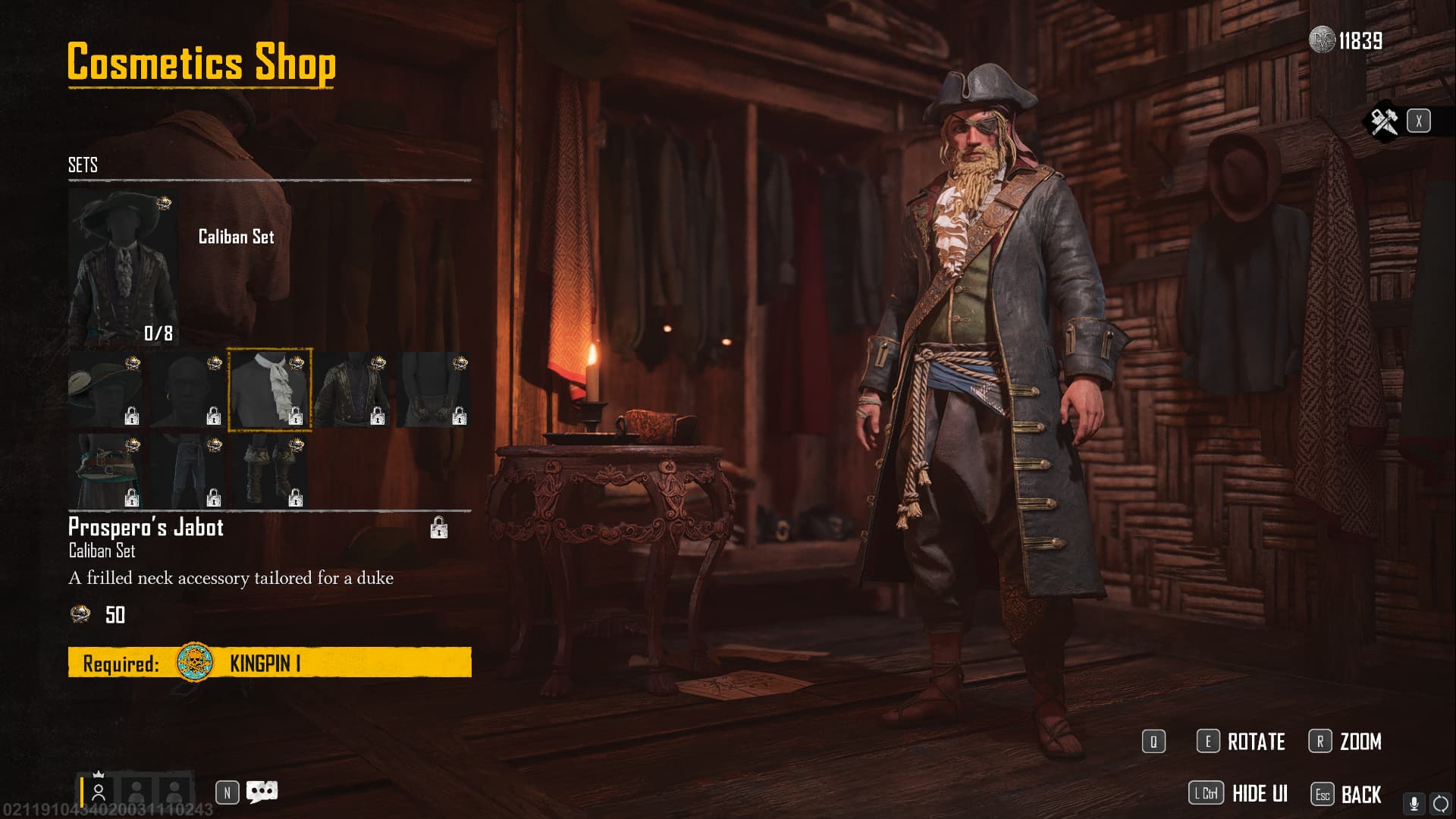The image size is (1456, 819).
Task: Click the silver coin currency icon
Action: pos(1322,40)
